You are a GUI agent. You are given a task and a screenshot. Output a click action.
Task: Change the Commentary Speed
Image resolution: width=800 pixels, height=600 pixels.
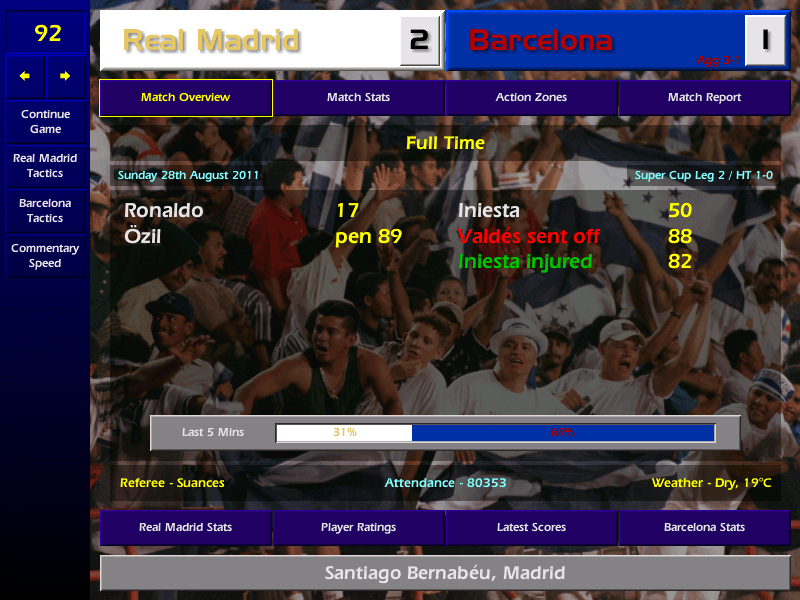[45, 255]
